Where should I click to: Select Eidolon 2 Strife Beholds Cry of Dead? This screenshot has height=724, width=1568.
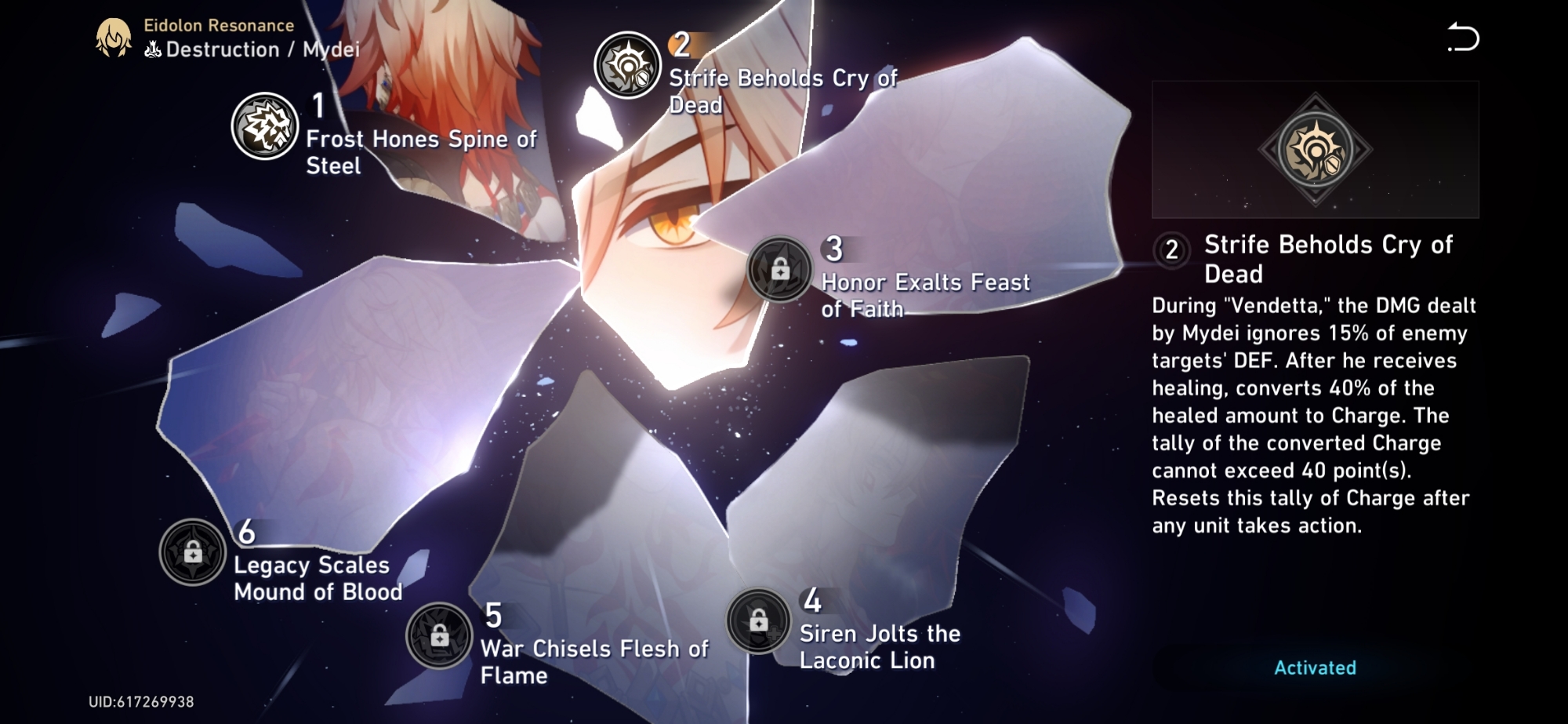627,65
